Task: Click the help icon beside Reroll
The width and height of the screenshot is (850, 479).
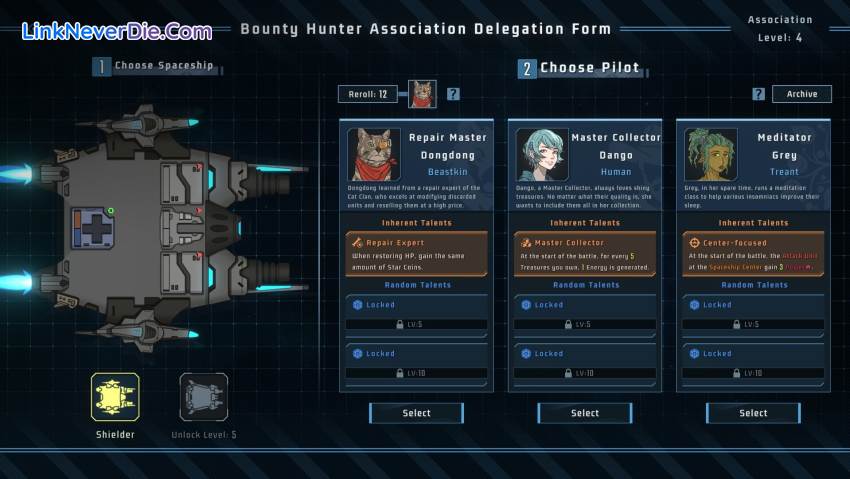Action: [x=453, y=94]
